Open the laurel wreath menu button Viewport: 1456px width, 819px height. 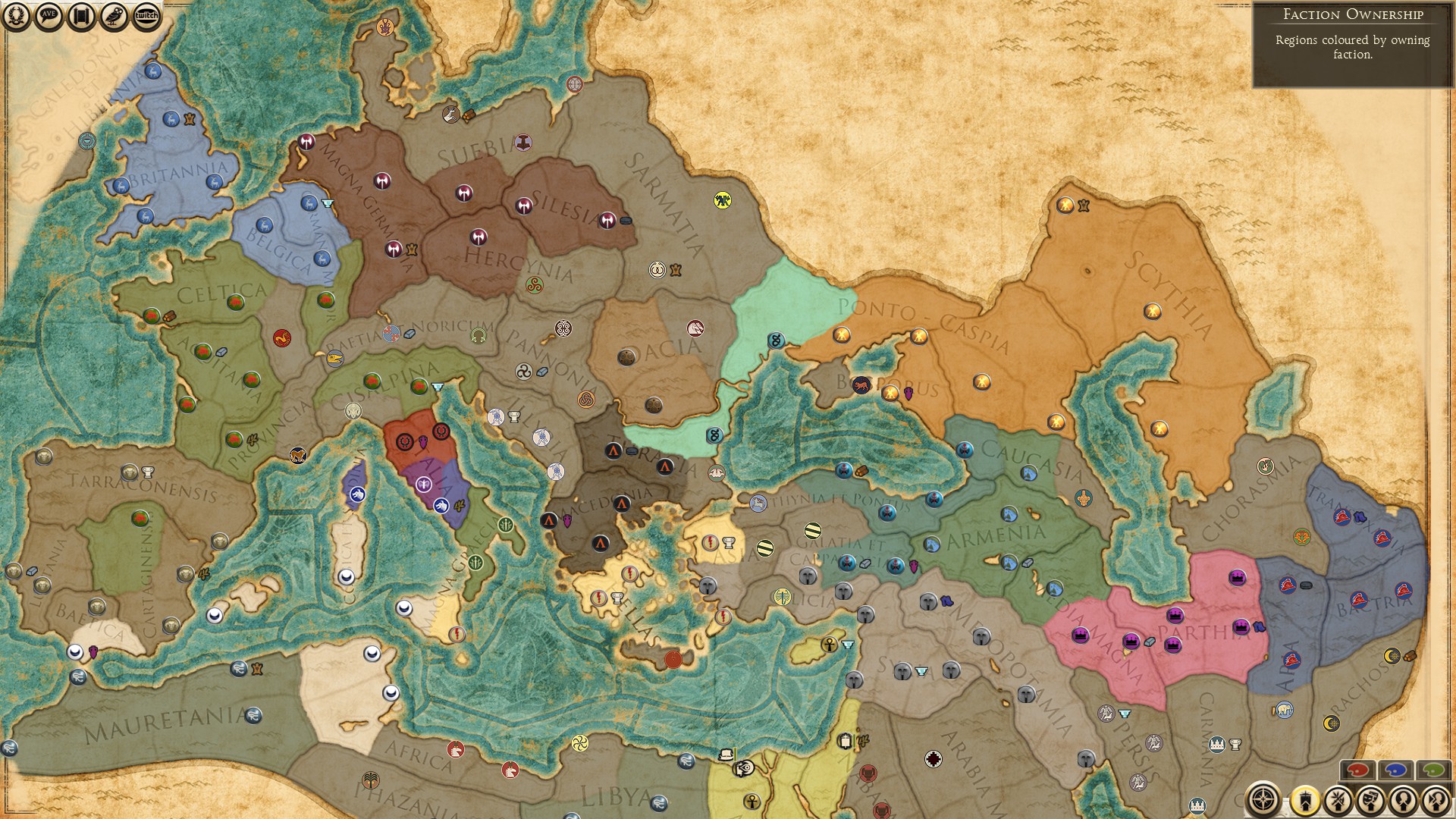click(x=16, y=17)
